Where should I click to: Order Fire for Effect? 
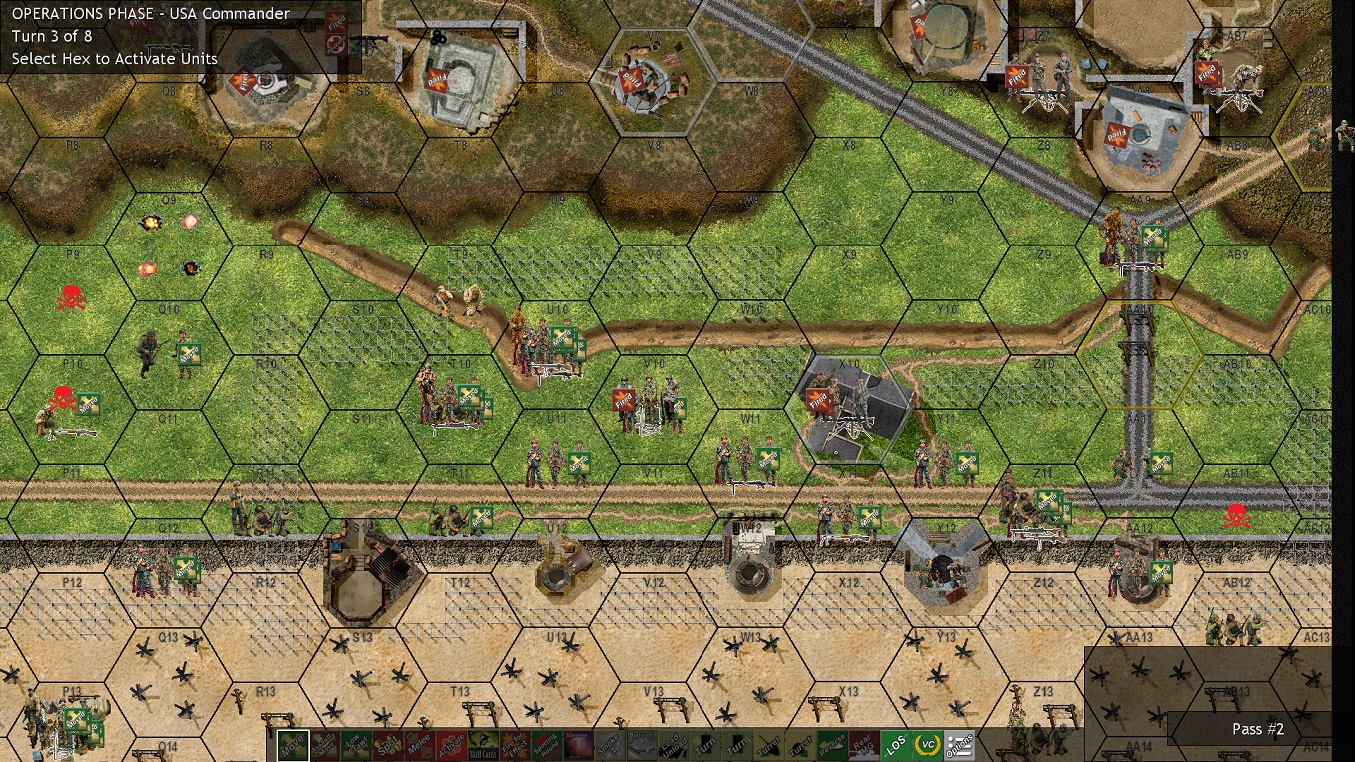click(514, 746)
